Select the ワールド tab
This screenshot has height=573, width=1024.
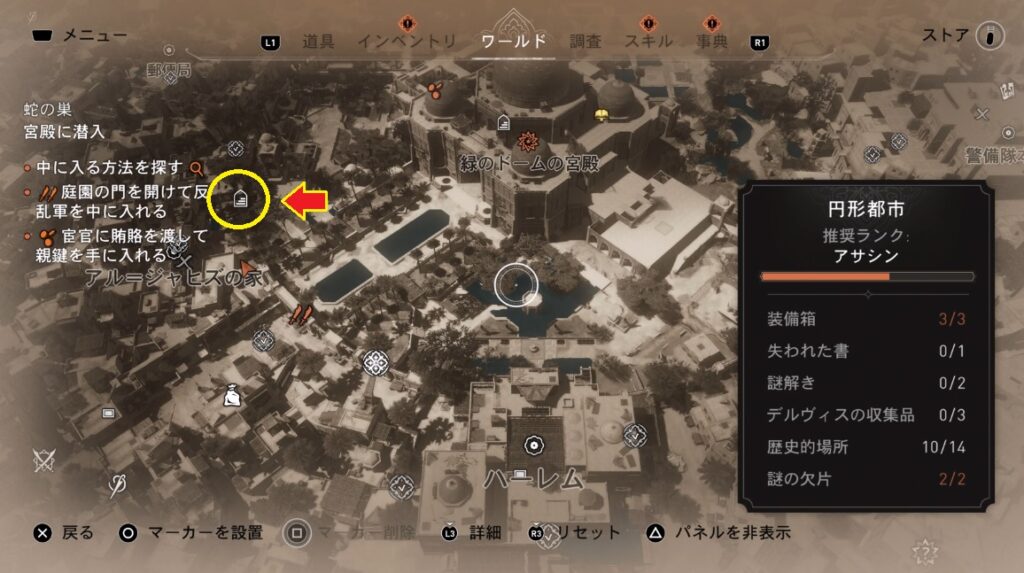[513, 41]
